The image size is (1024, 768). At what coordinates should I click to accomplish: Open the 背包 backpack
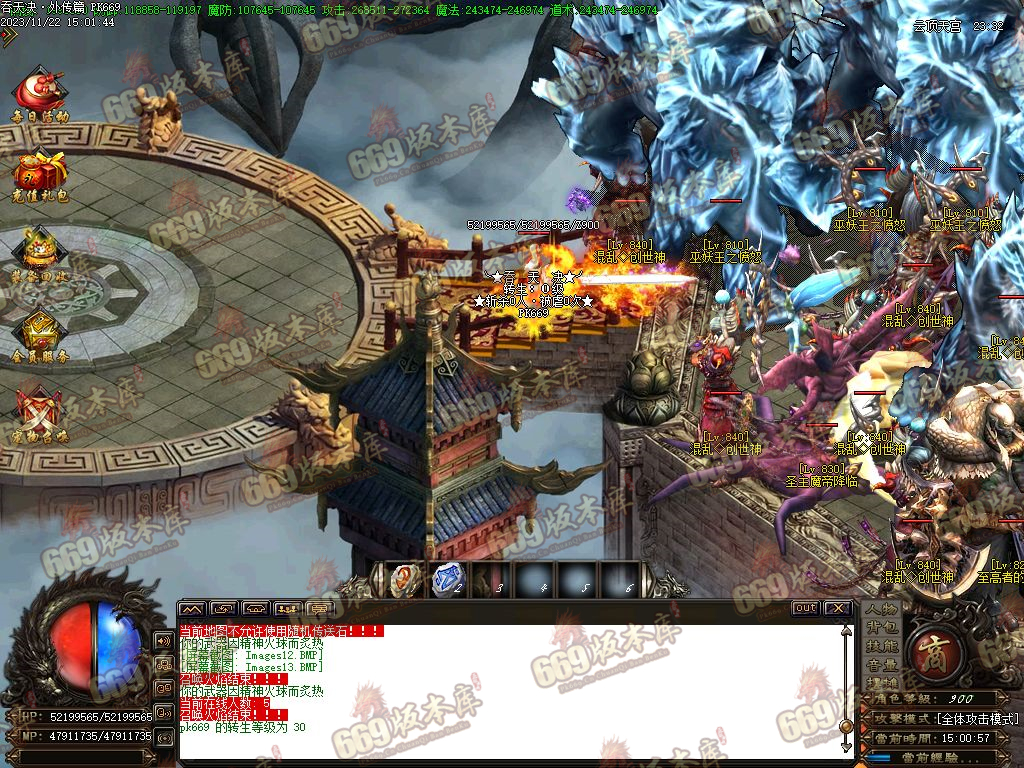click(x=881, y=627)
